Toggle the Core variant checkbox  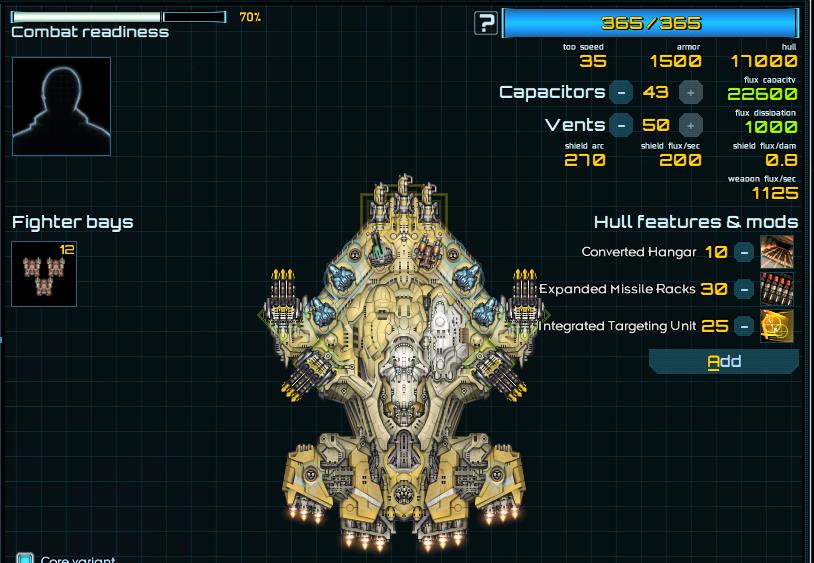(25, 559)
